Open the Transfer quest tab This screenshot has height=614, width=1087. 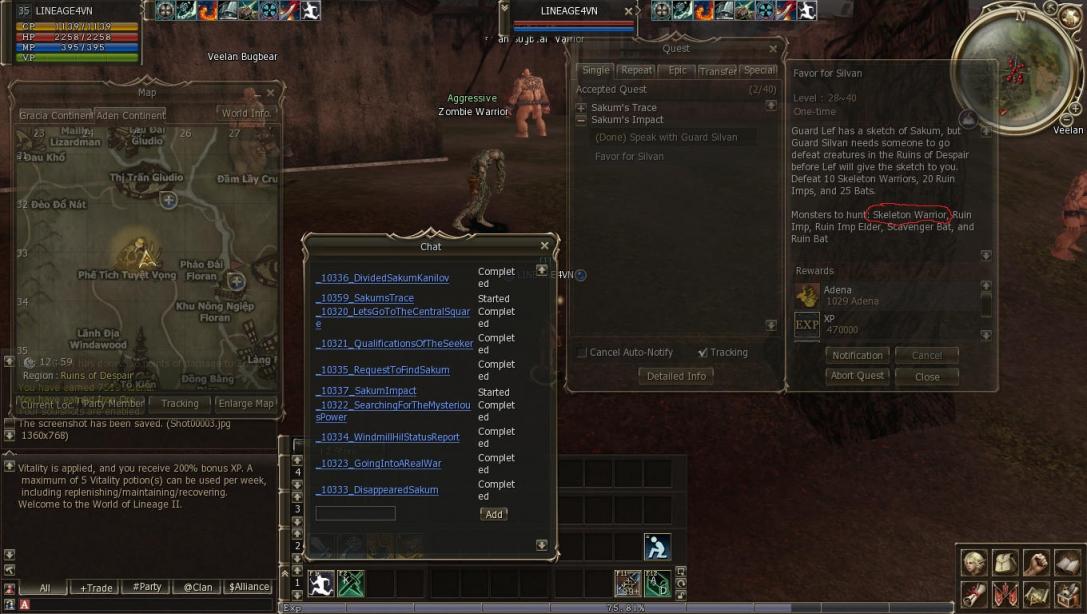coord(717,71)
